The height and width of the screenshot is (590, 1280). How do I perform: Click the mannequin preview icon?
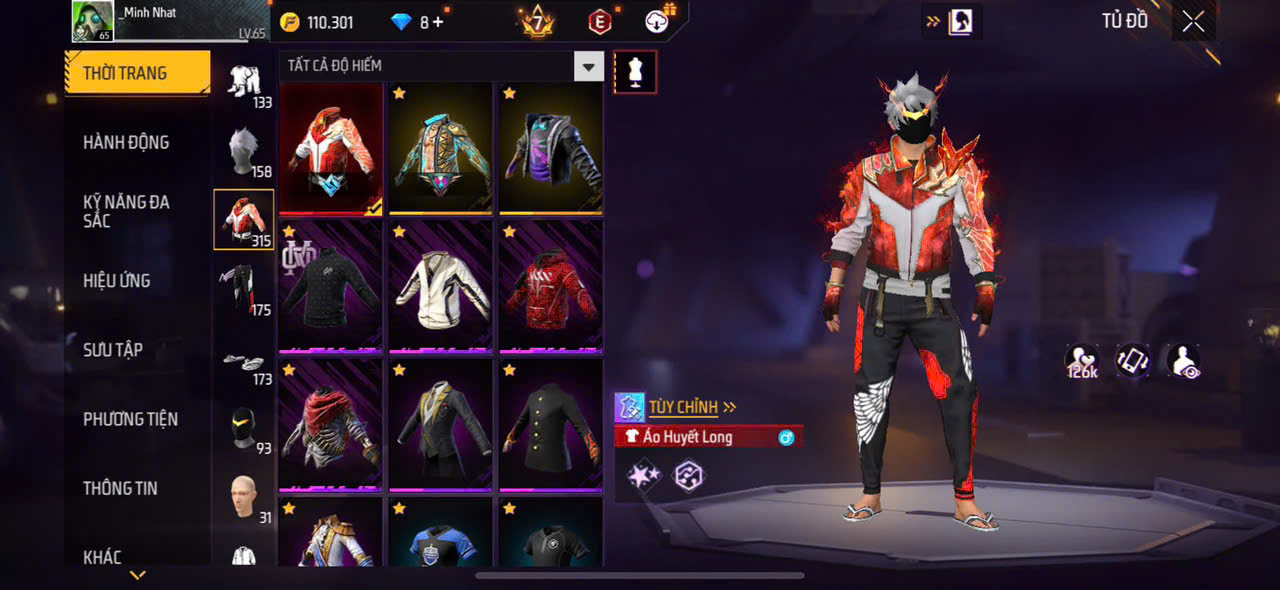coord(635,72)
